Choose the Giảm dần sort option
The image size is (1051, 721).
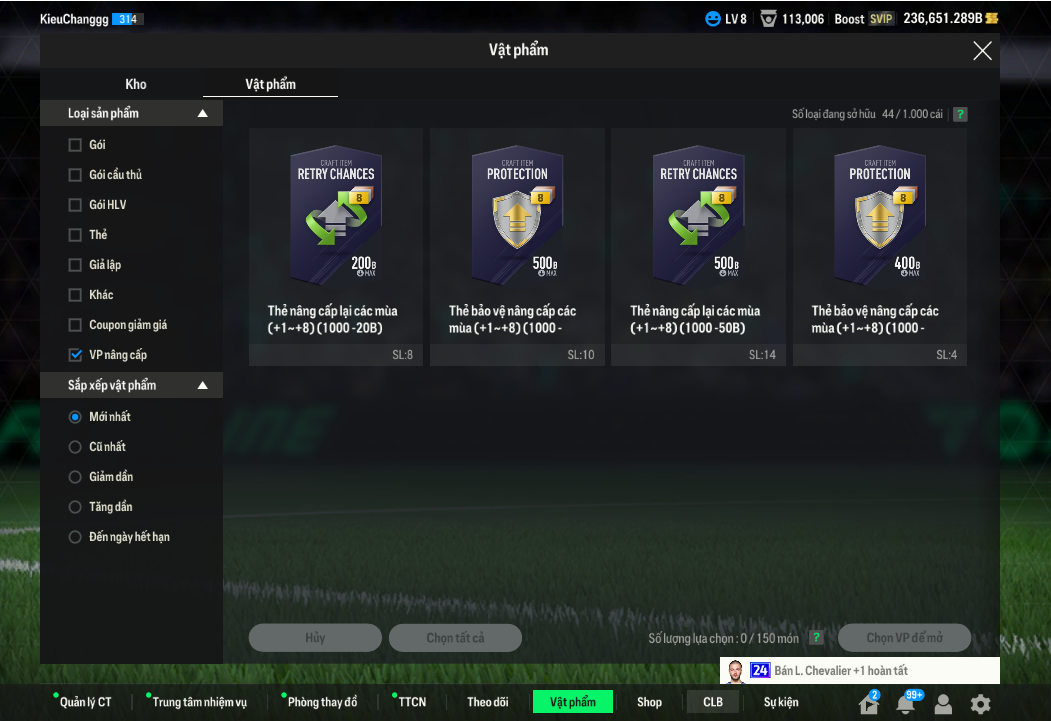coord(75,477)
